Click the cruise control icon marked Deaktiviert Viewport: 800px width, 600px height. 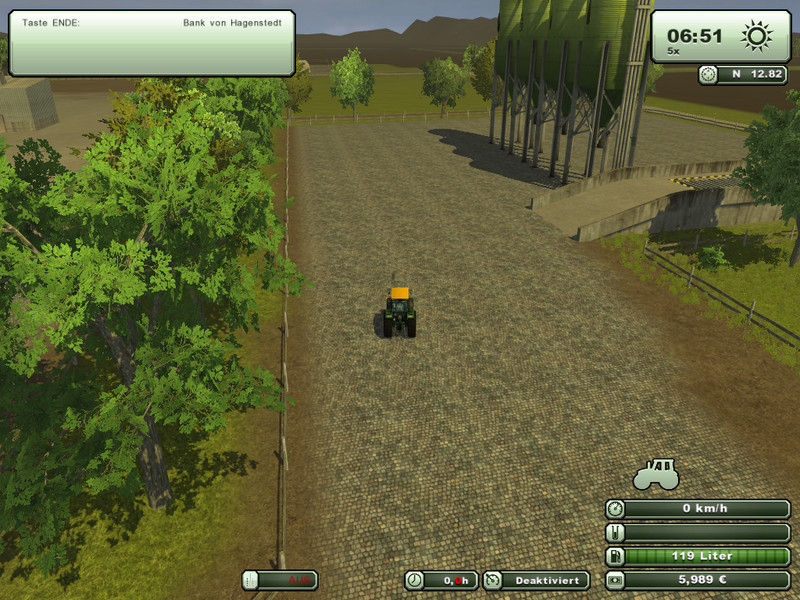[x=492, y=580]
